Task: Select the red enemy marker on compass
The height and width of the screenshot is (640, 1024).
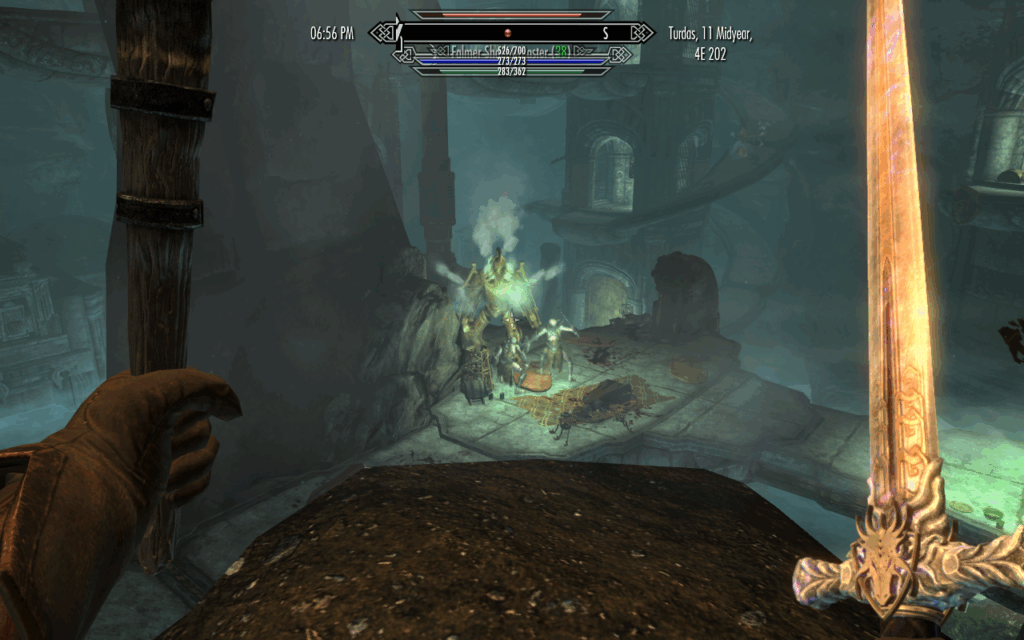Action: point(507,33)
